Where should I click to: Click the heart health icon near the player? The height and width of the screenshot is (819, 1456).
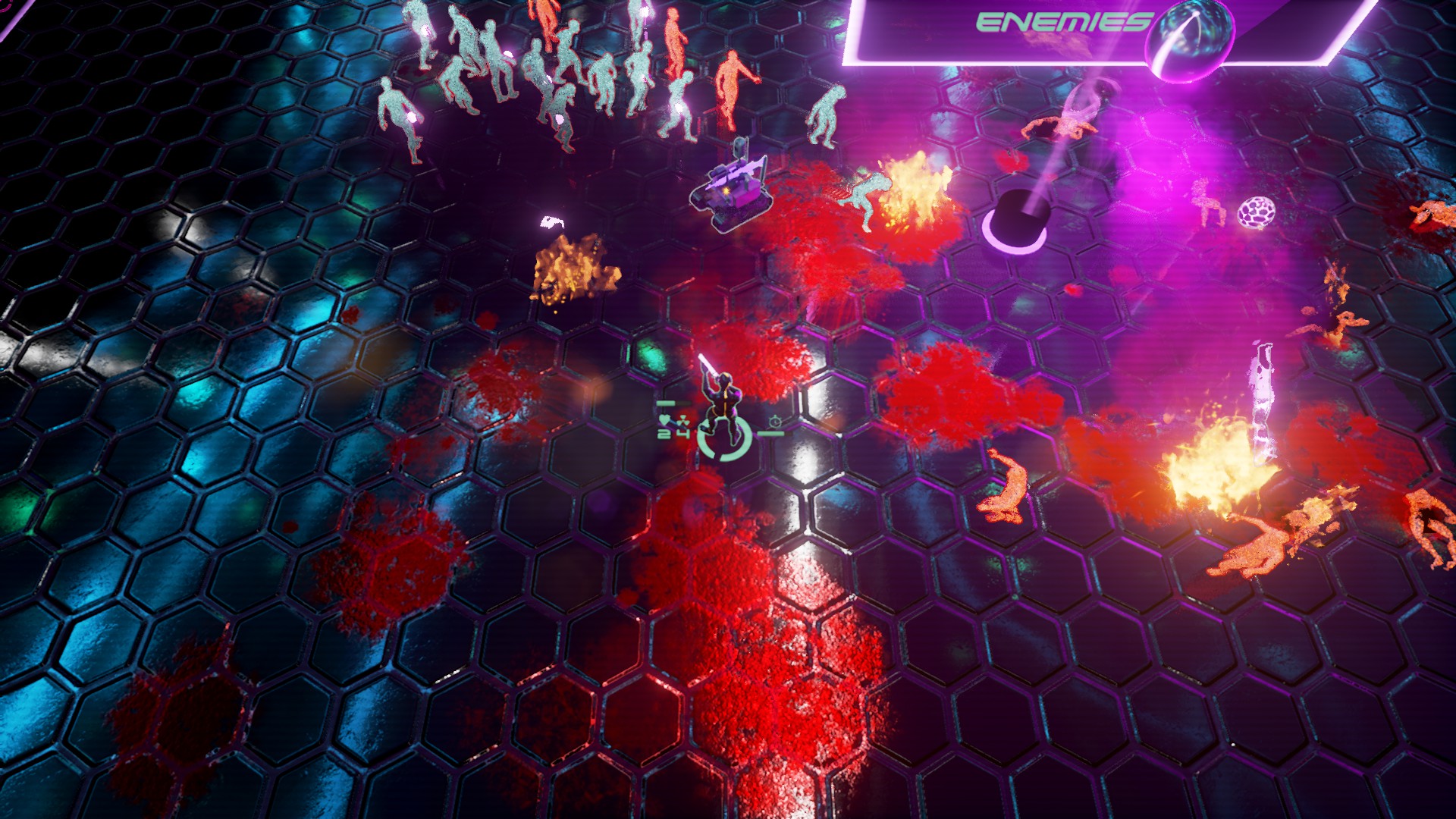click(665, 419)
